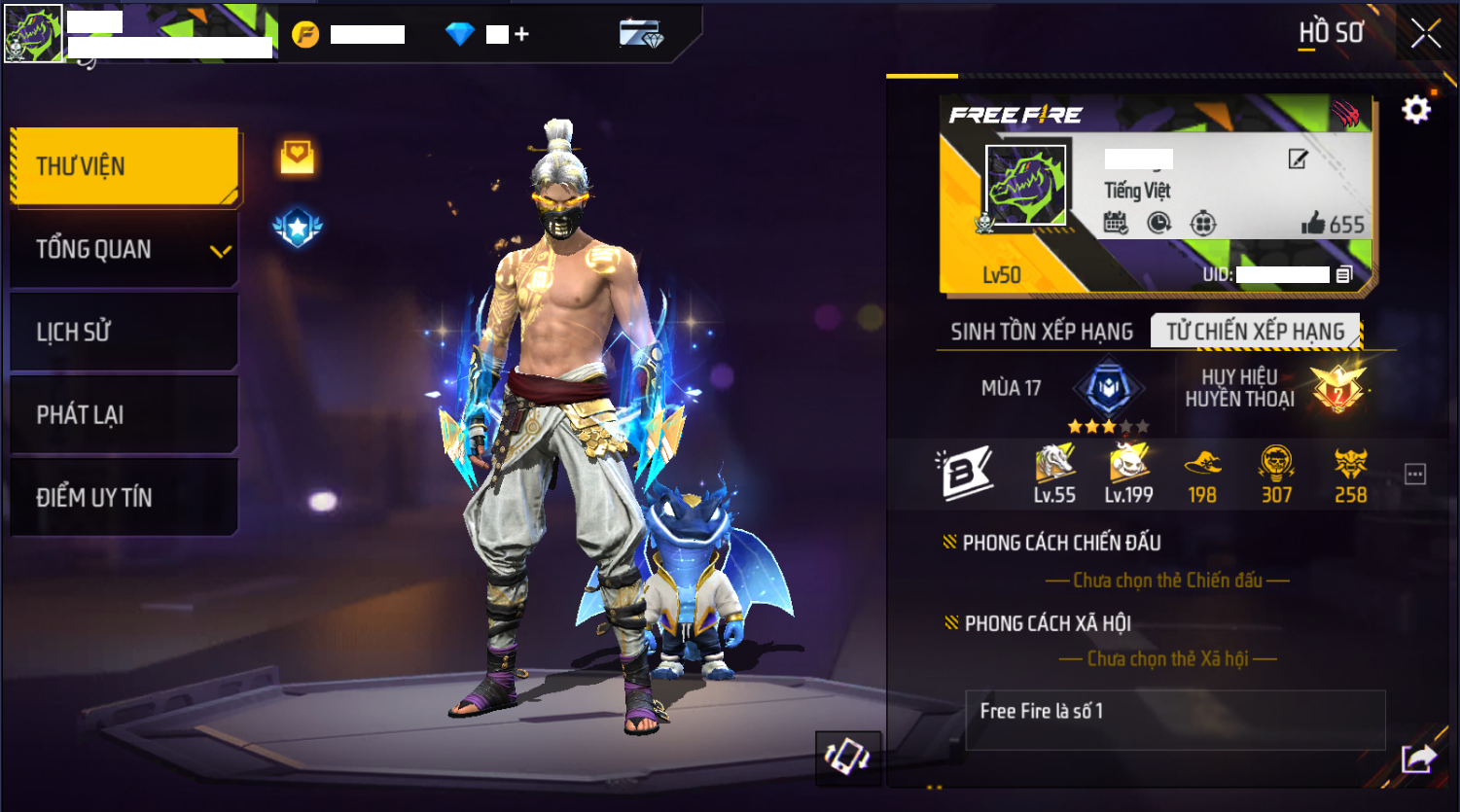This screenshot has width=1460, height=812.
Task: Expand the Tổng Quan menu entry
Action: (125, 250)
